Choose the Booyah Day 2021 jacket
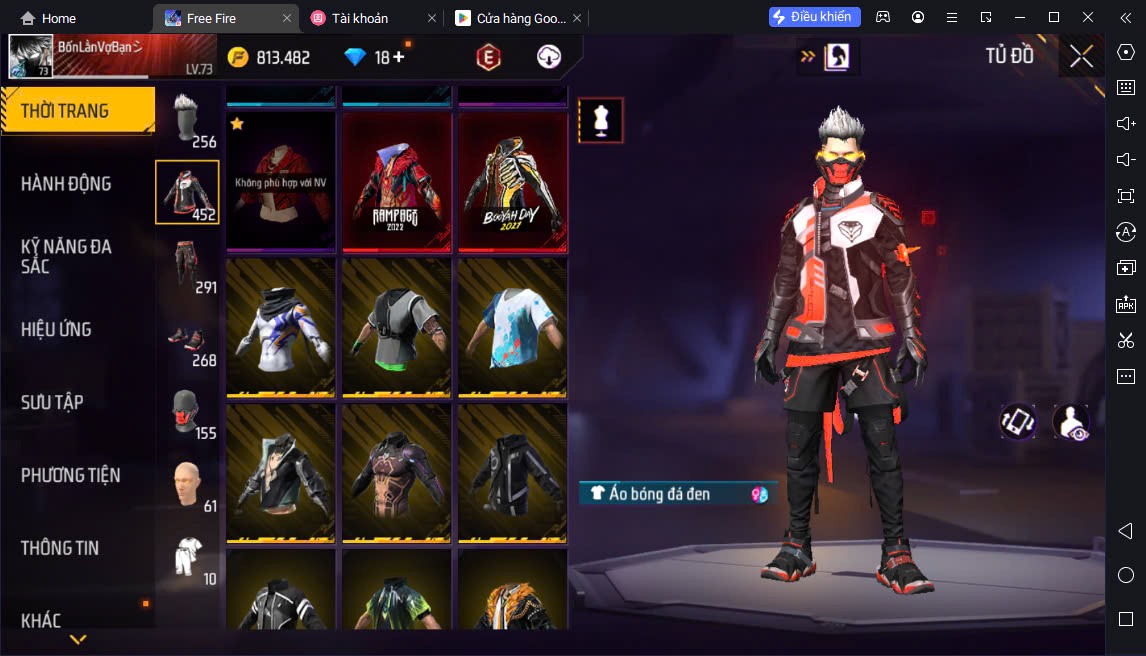Image resolution: width=1146 pixels, height=656 pixels. coord(513,181)
